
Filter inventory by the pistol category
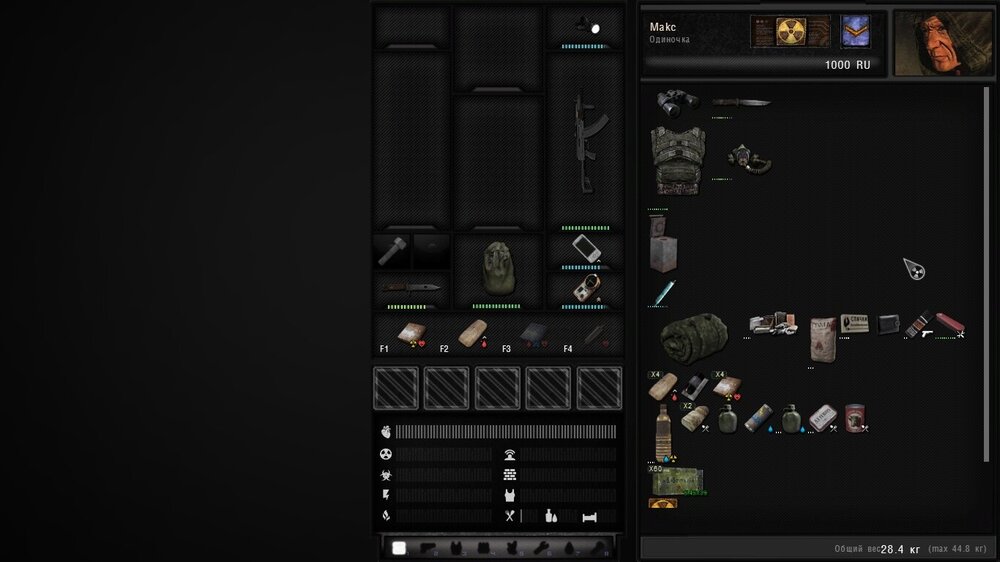[428, 548]
